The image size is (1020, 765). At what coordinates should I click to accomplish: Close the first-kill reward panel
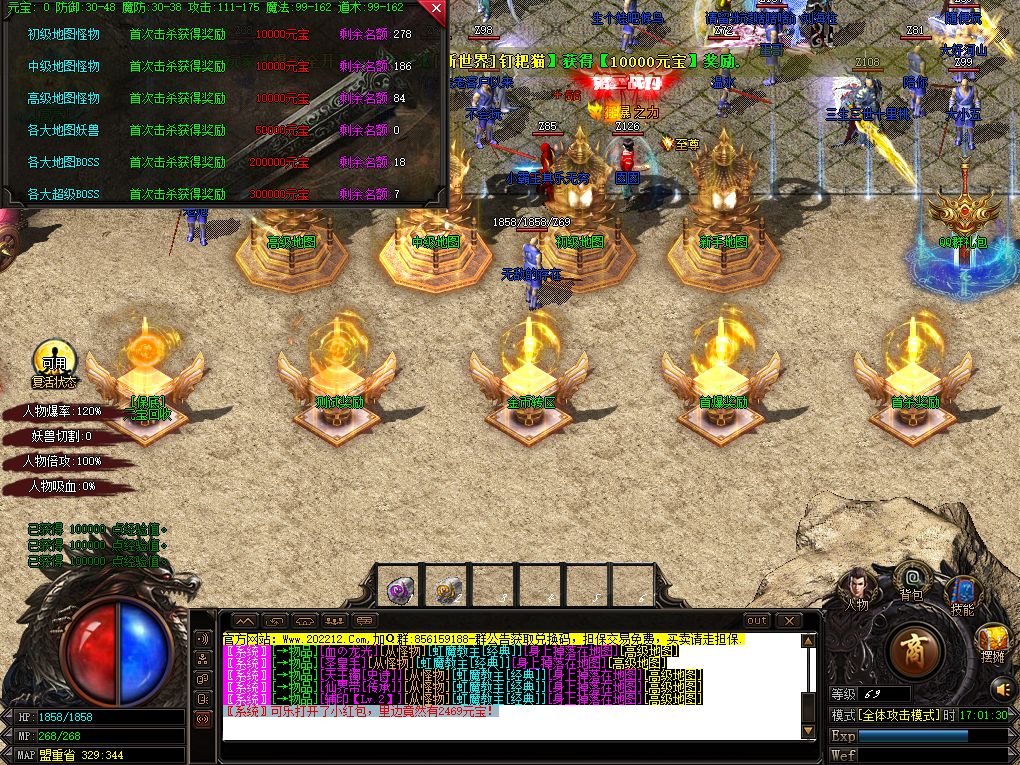(435, 10)
